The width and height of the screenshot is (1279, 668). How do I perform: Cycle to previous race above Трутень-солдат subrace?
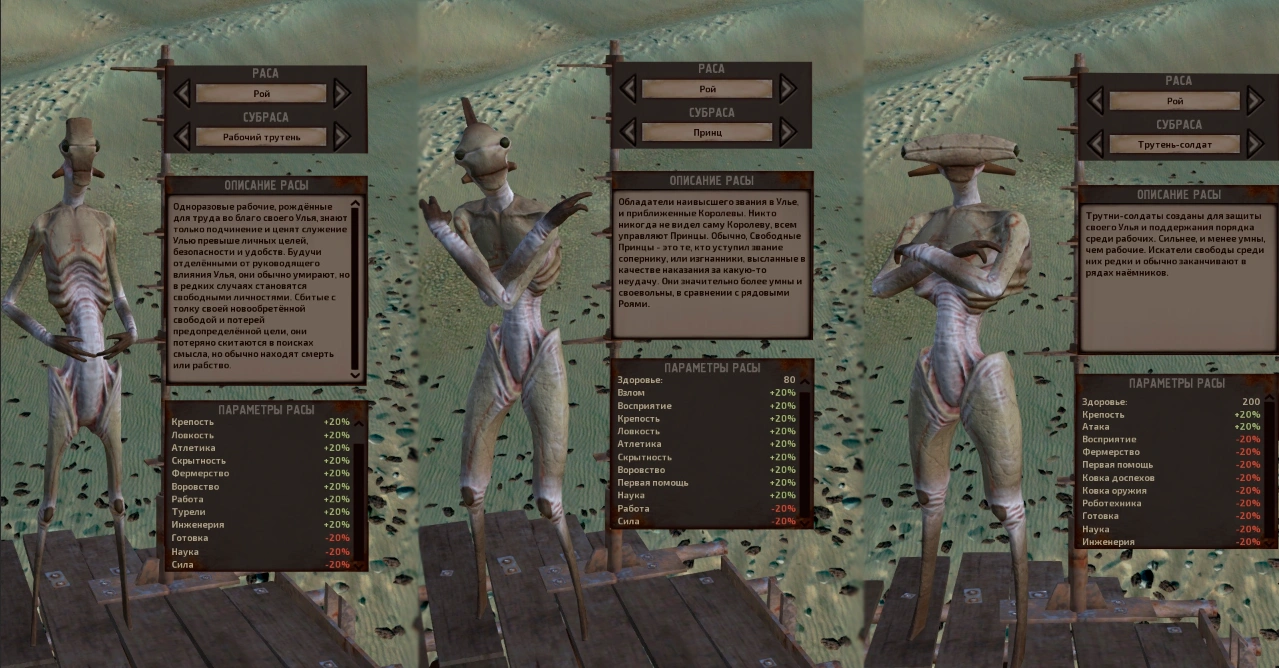pyautogui.click(x=1096, y=100)
